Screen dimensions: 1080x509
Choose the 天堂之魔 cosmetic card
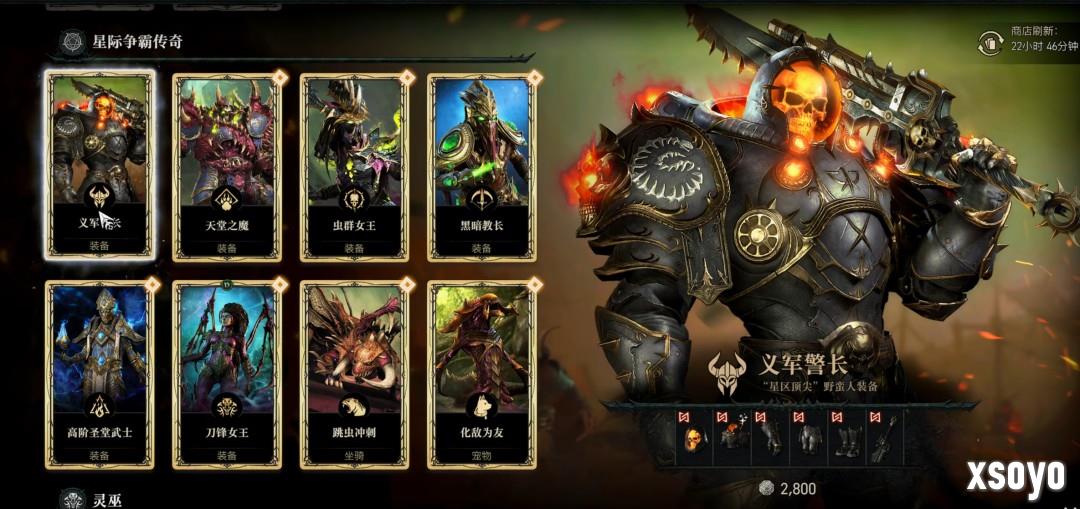pos(227,165)
